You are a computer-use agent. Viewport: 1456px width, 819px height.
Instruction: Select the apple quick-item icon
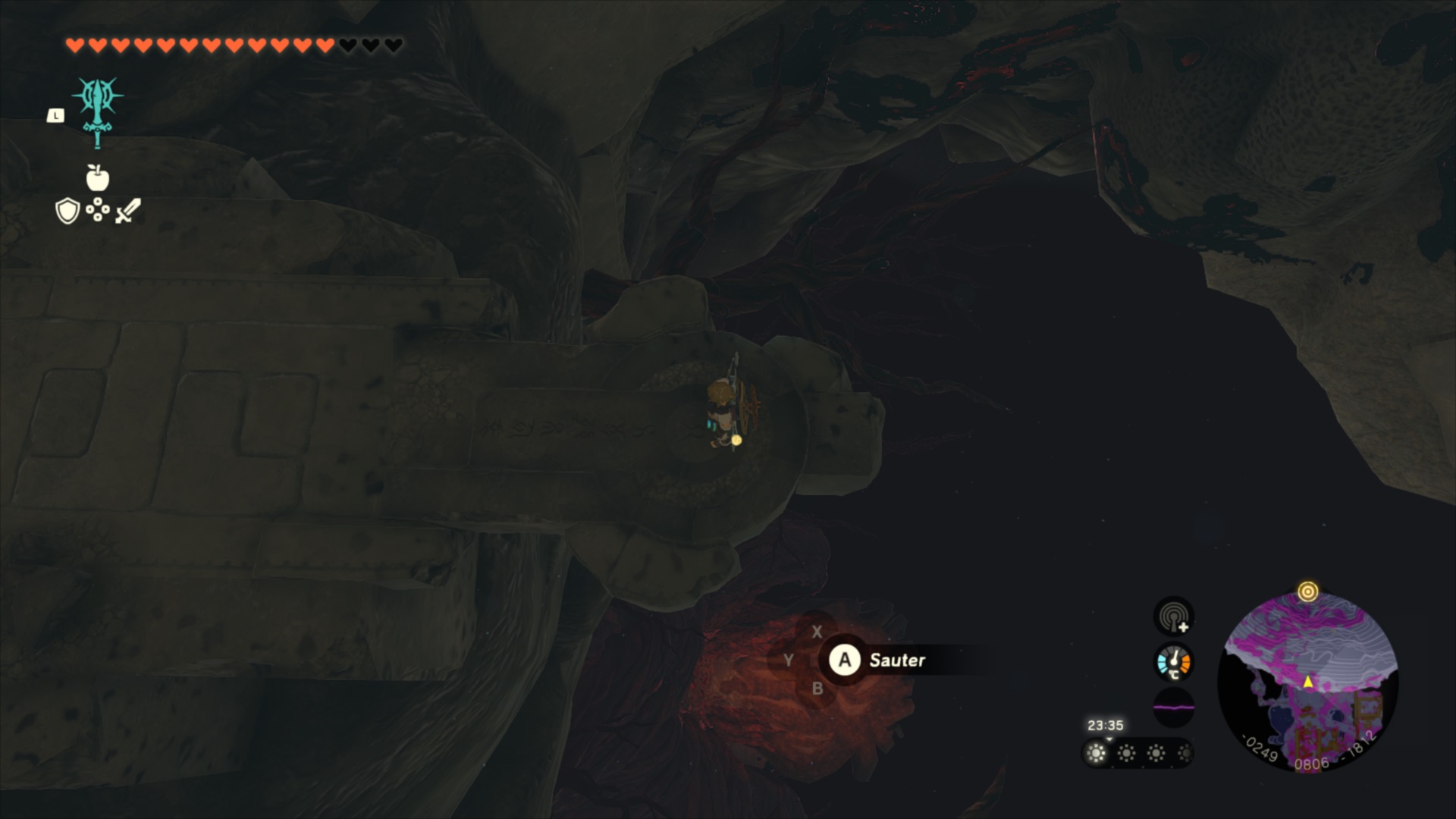pos(98,178)
